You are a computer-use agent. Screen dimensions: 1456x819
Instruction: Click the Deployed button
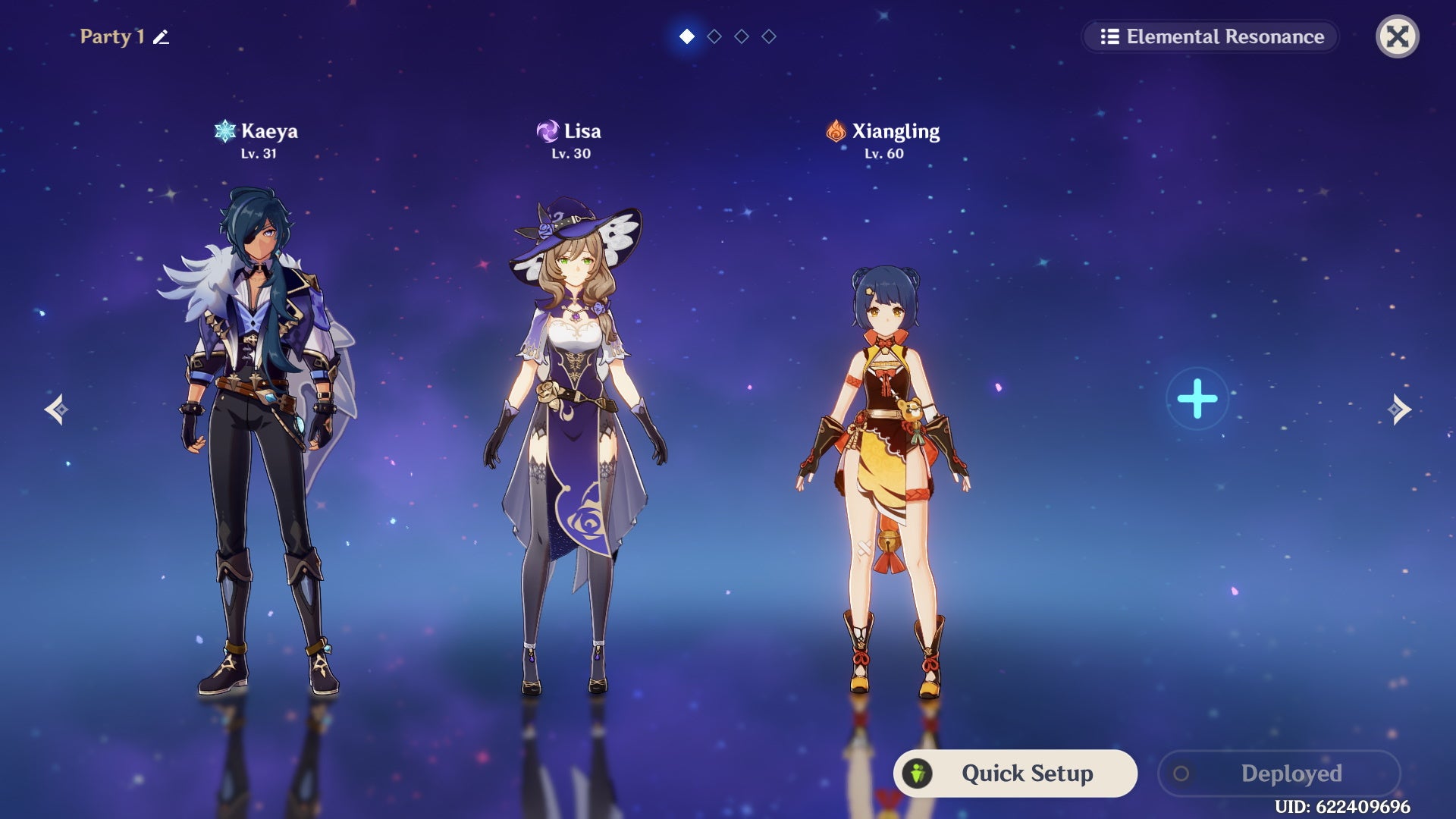coord(1279,773)
